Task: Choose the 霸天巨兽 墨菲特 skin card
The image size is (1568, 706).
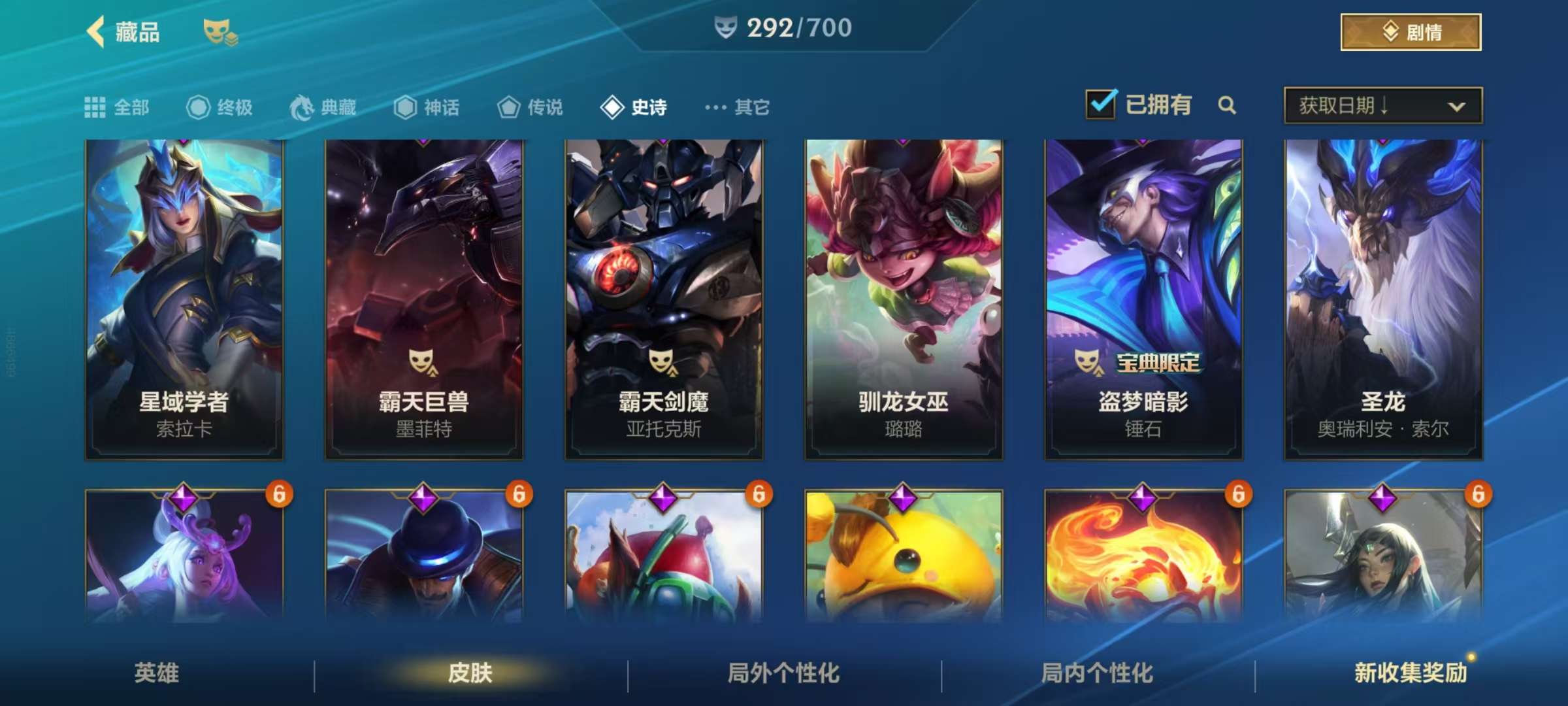Action: 424,298
